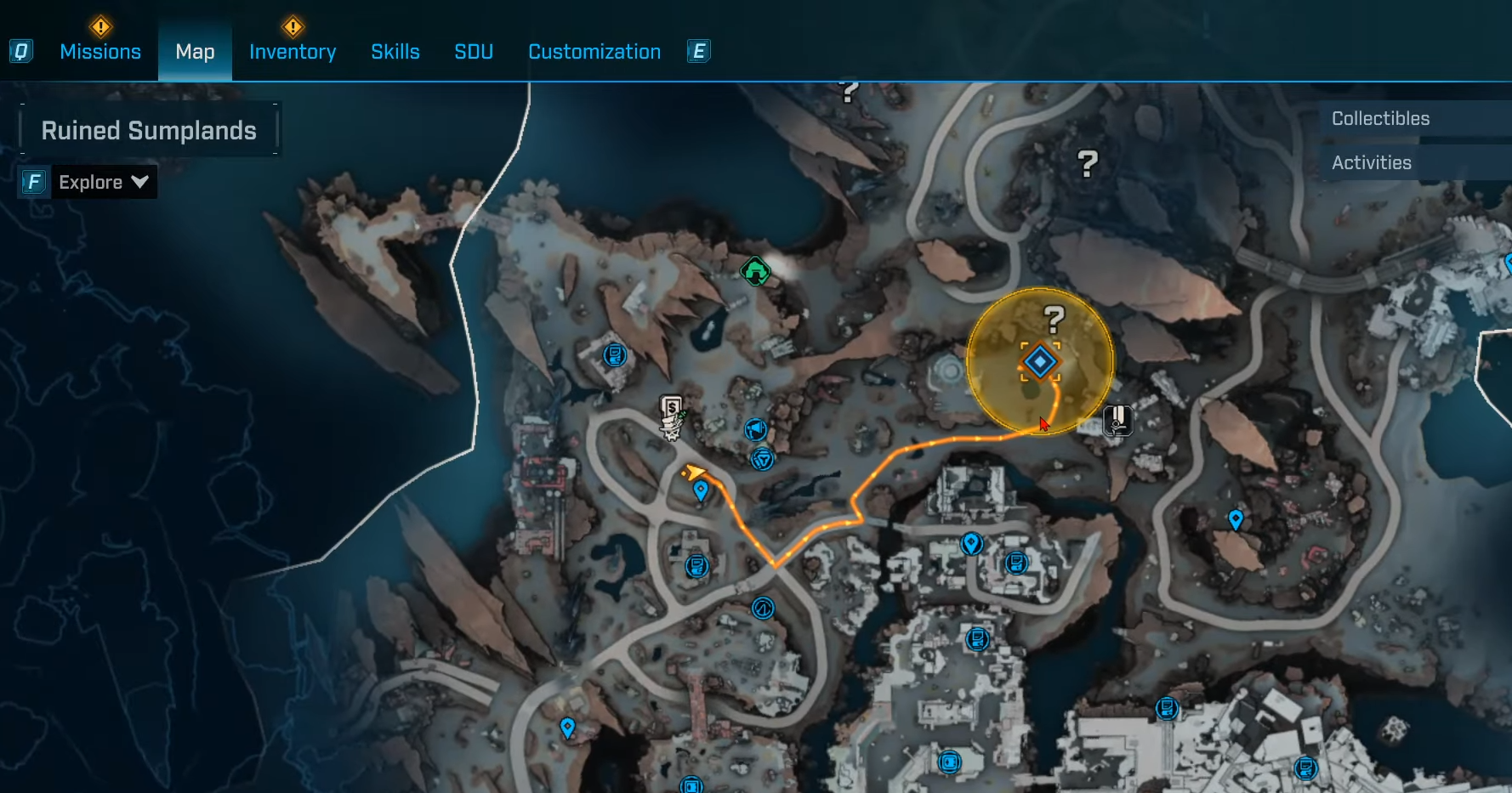Viewport: 1512px width, 793px height.
Task: Open the Missions tab
Action: (100, 52)
